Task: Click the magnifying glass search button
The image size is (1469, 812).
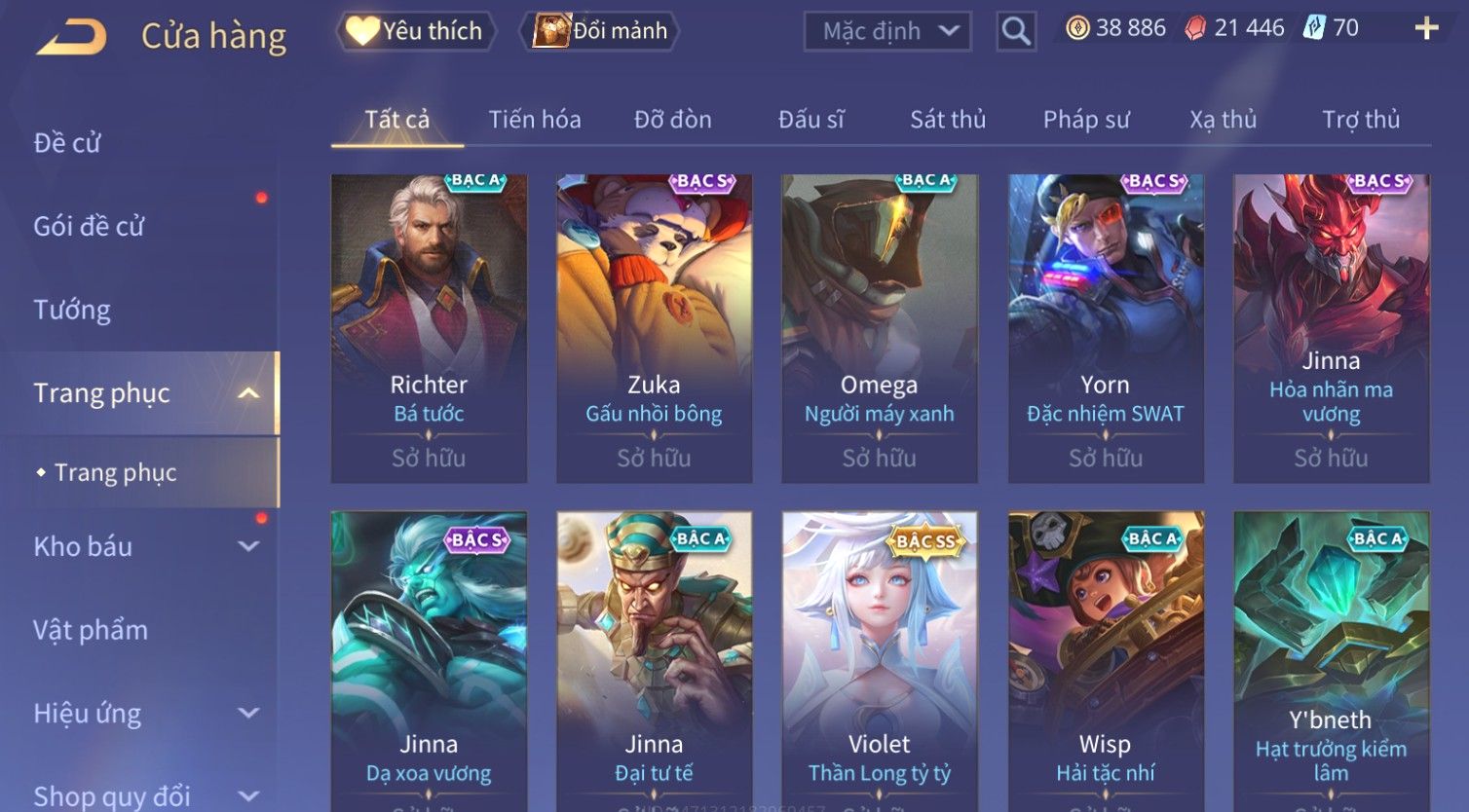Action: pos(1015,31)
